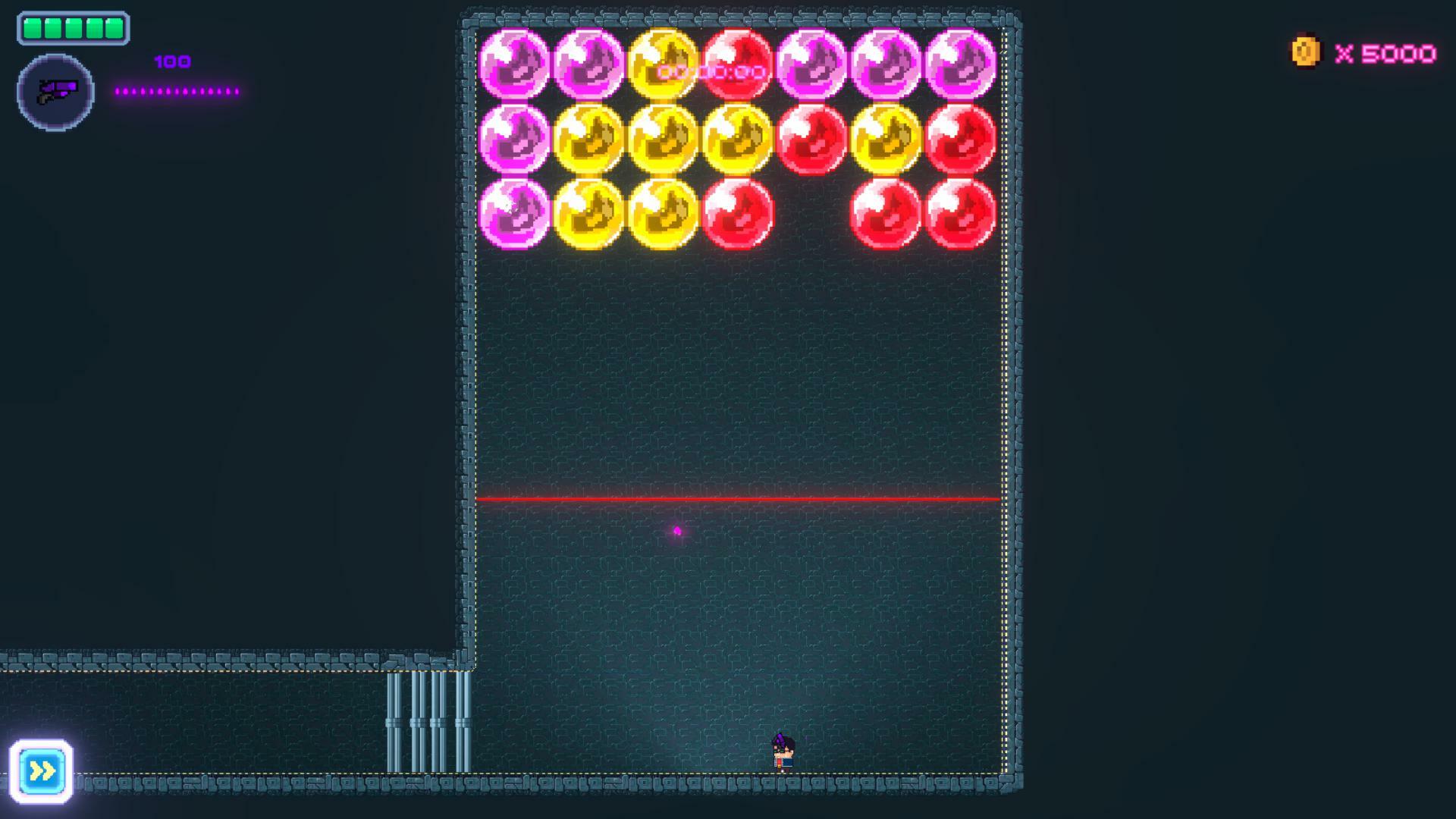1456x819 pixels.
Task: Click the yellow bubble between the two red bubbles
Action: pos(883,140)
